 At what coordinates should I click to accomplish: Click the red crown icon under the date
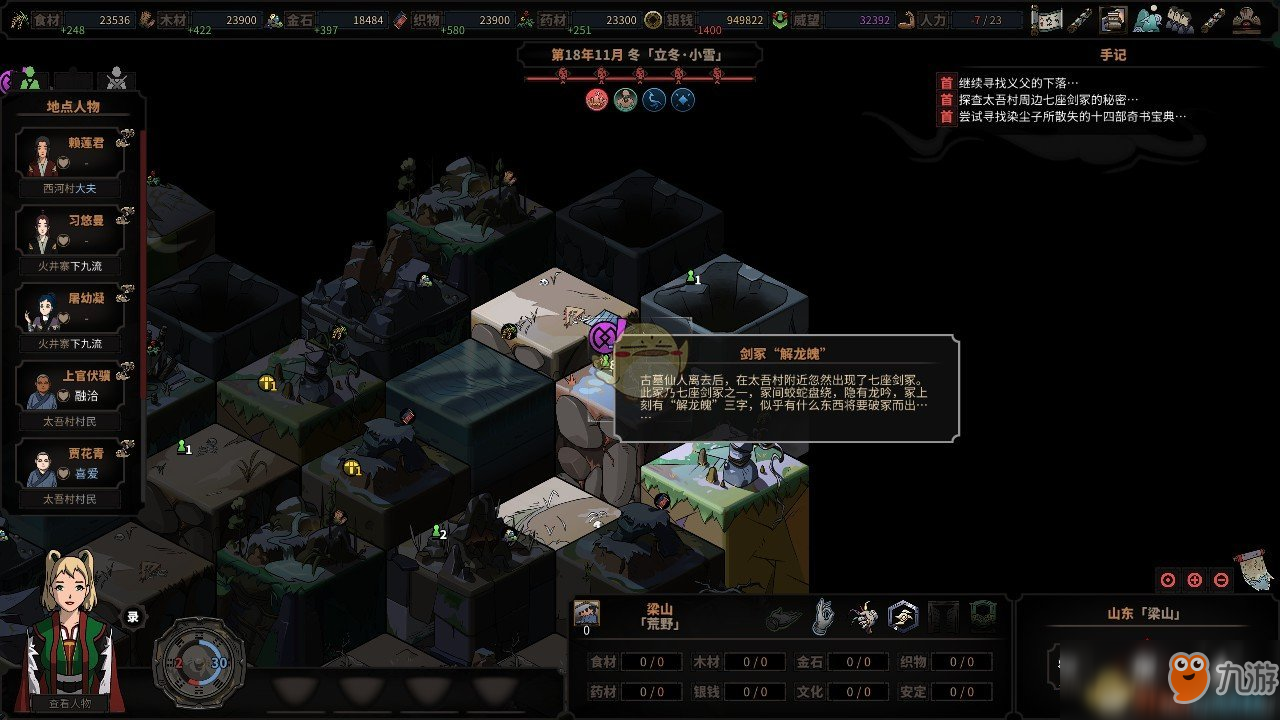coord(597,99)
